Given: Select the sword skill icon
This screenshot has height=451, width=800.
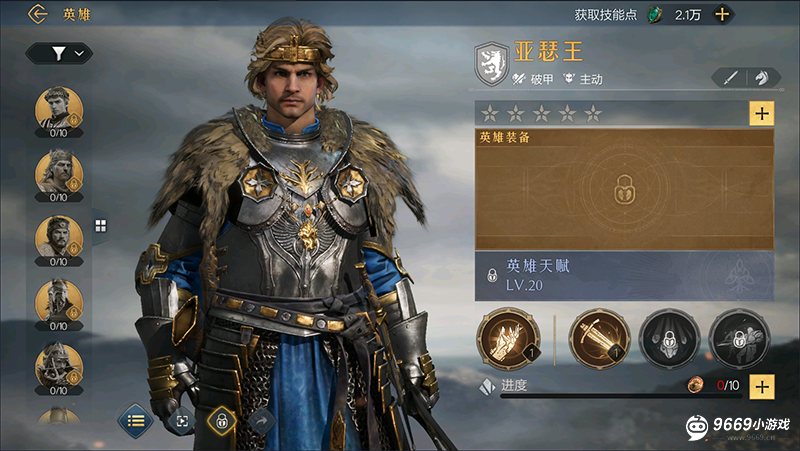Looking at the screenshot, I should [599, 337].
